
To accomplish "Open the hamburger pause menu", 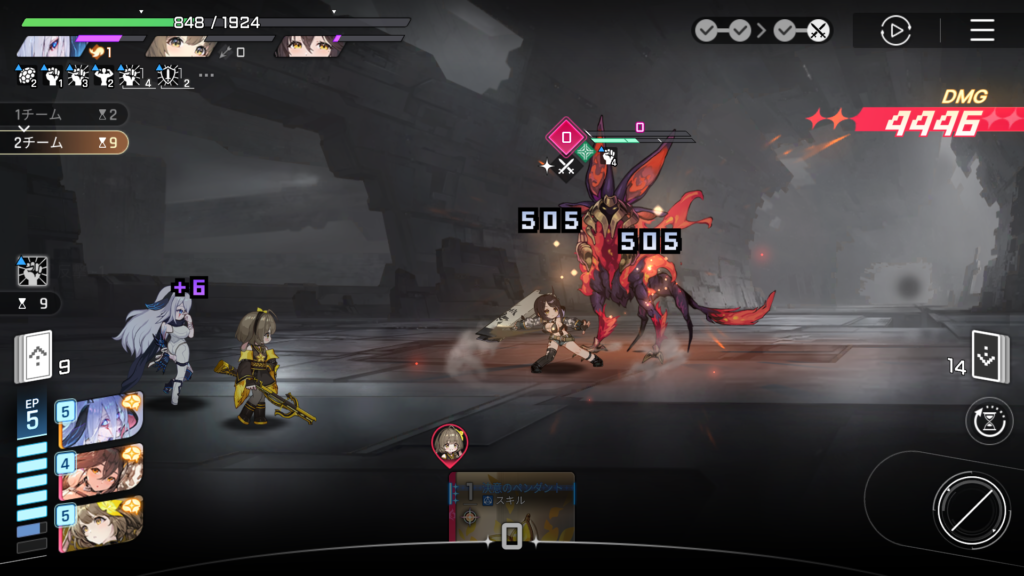I will 982,30.
